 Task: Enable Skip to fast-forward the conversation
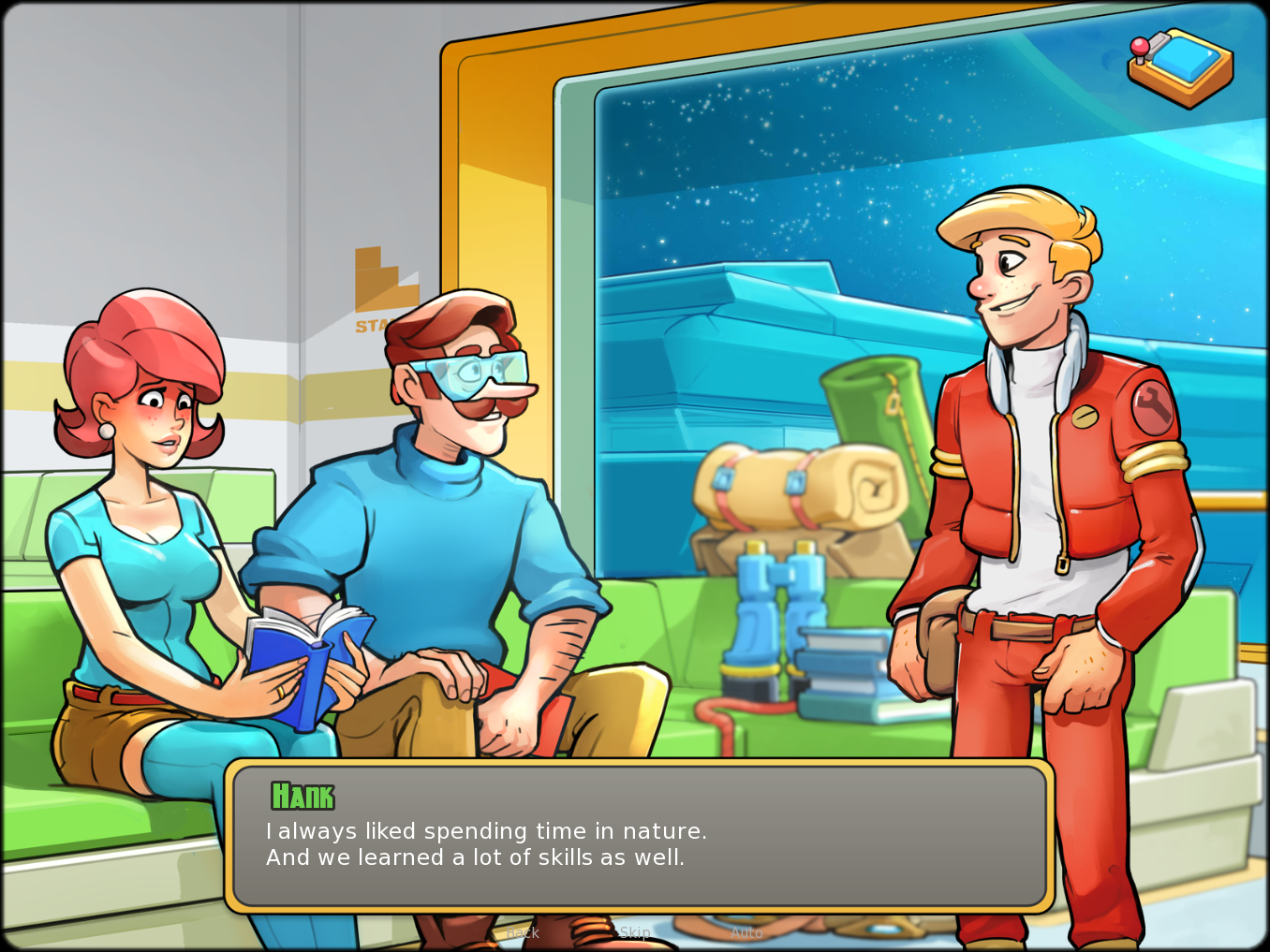coord(635,932)
